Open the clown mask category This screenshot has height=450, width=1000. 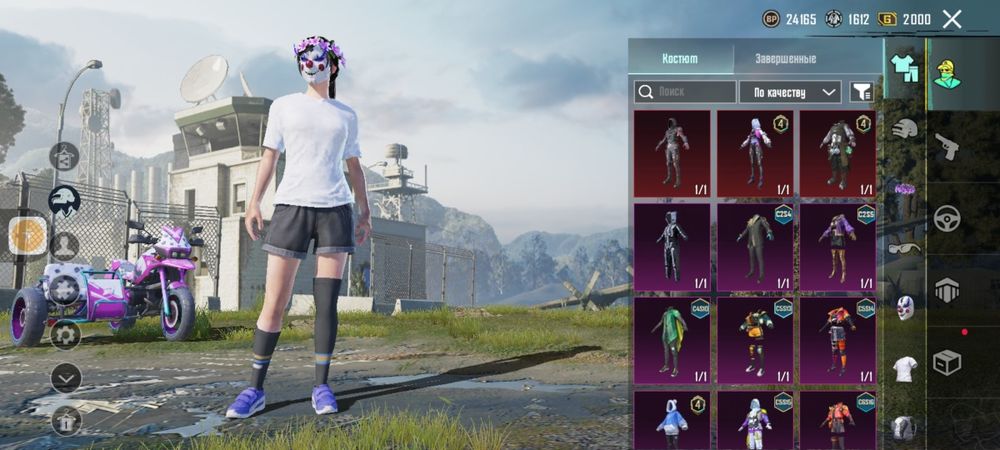point(905,308)
